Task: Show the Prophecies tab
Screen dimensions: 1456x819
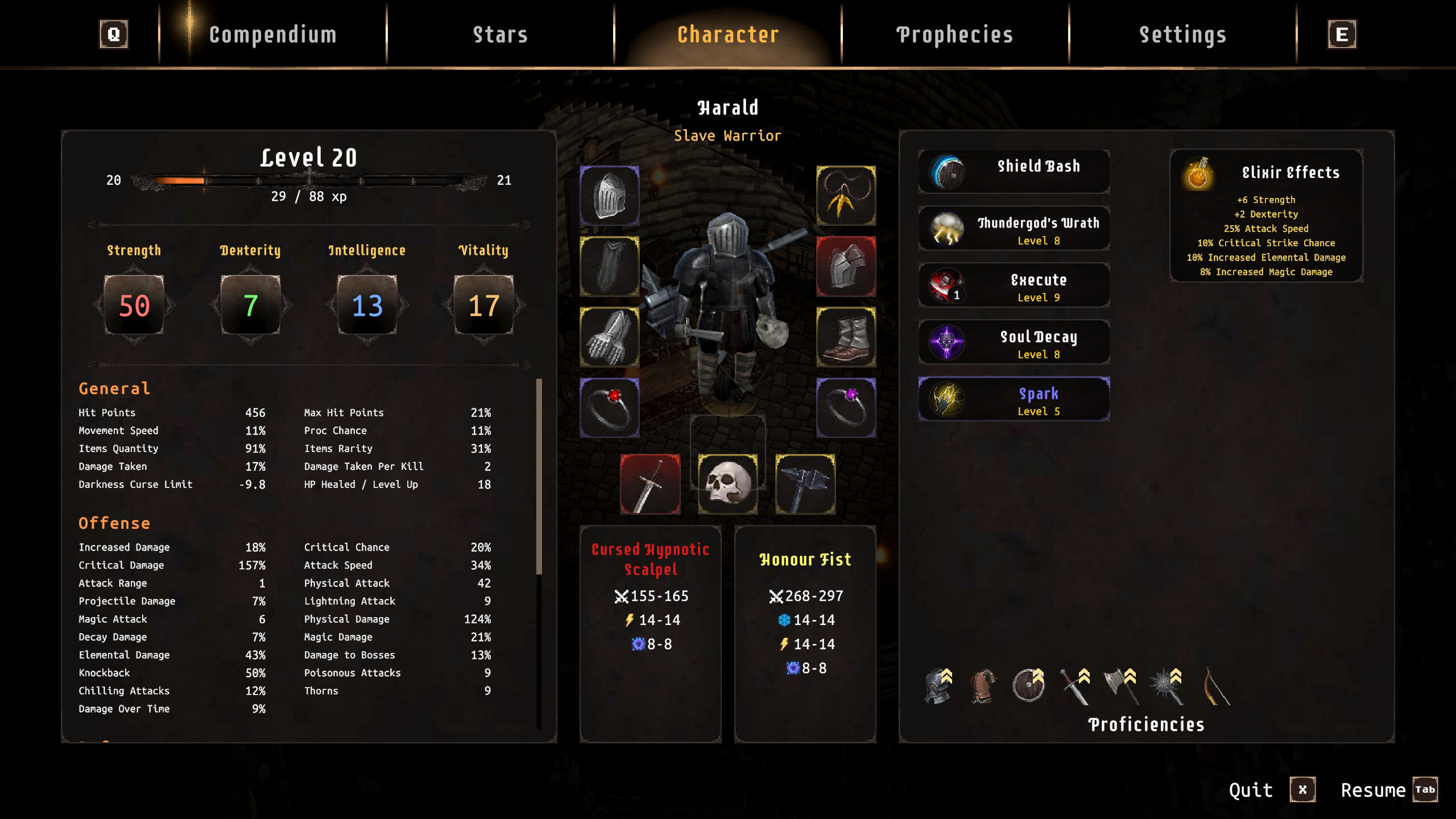Action: pos(955,35)
